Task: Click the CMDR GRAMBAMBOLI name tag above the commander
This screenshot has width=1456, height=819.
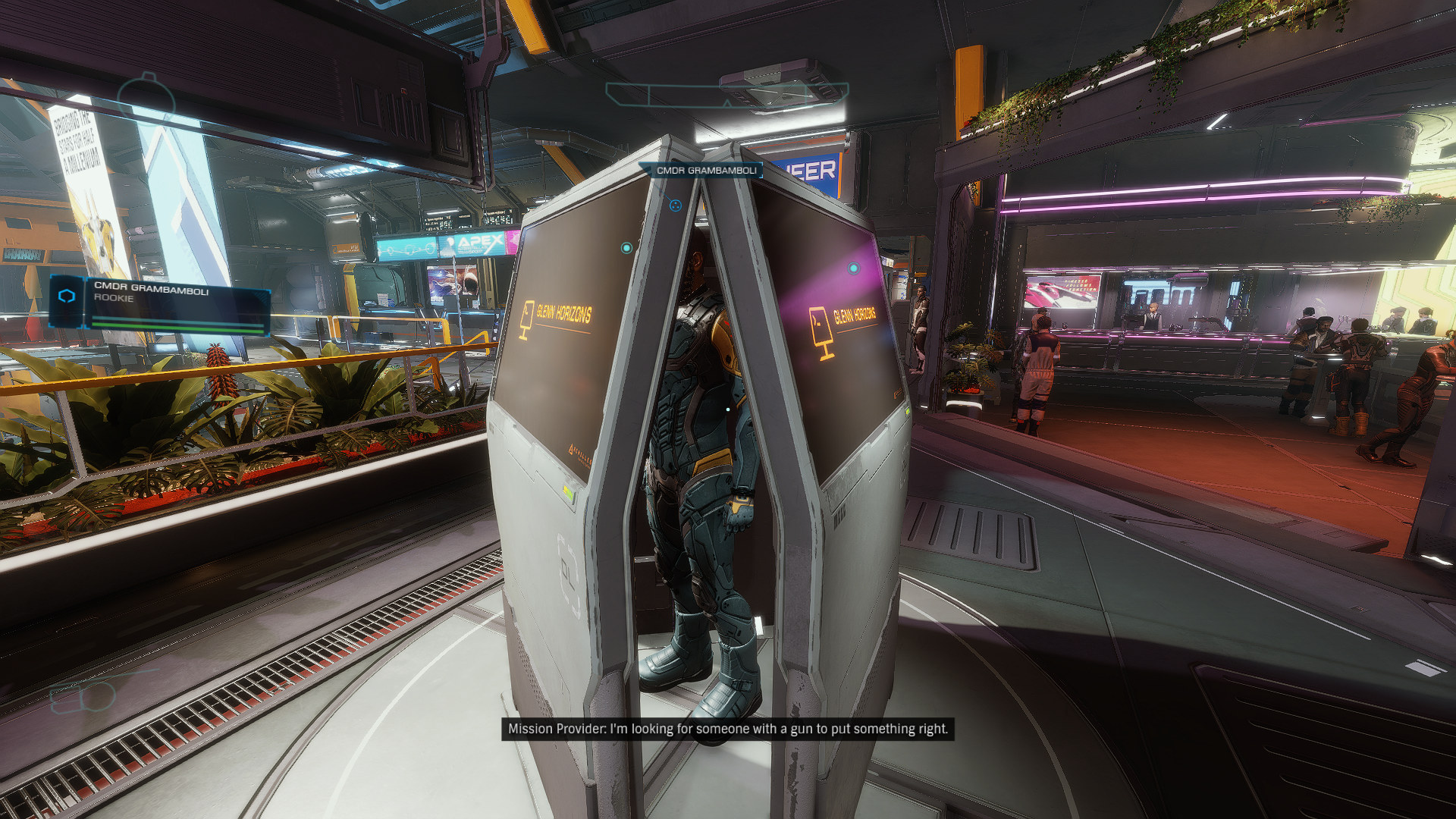Action: click(705, 171)
